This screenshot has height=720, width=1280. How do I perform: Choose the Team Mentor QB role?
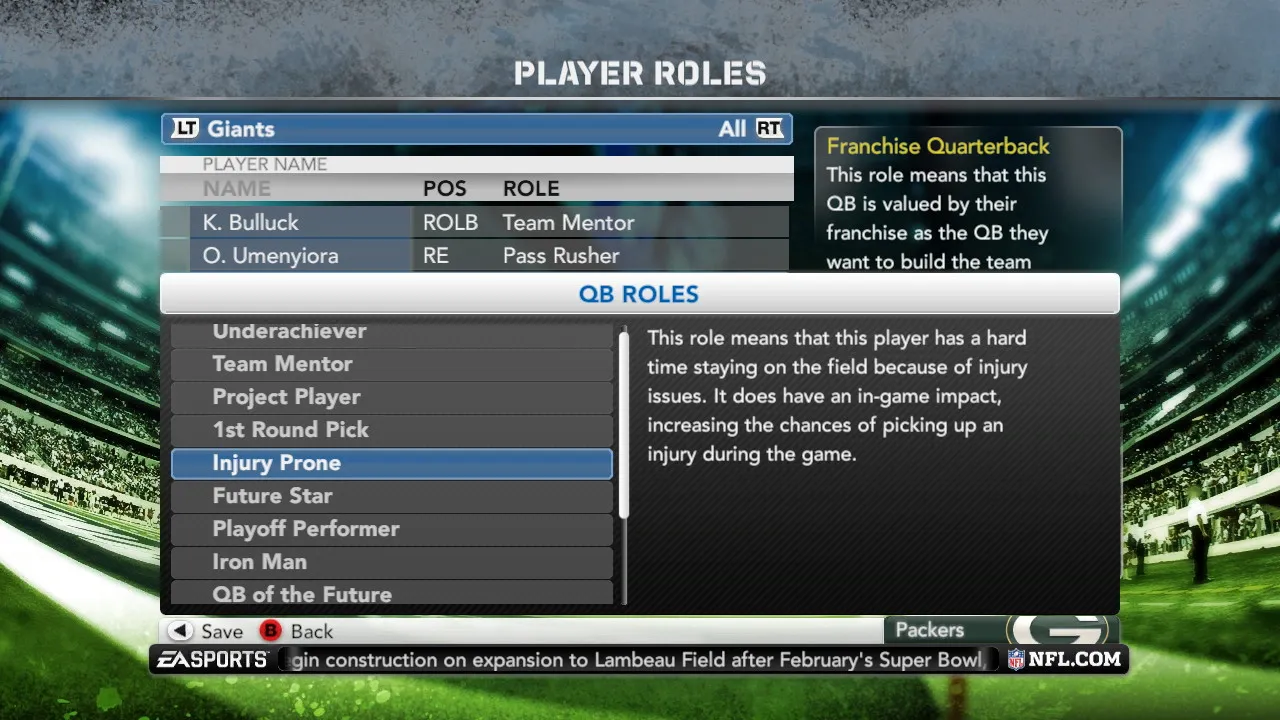click(391, 364)
